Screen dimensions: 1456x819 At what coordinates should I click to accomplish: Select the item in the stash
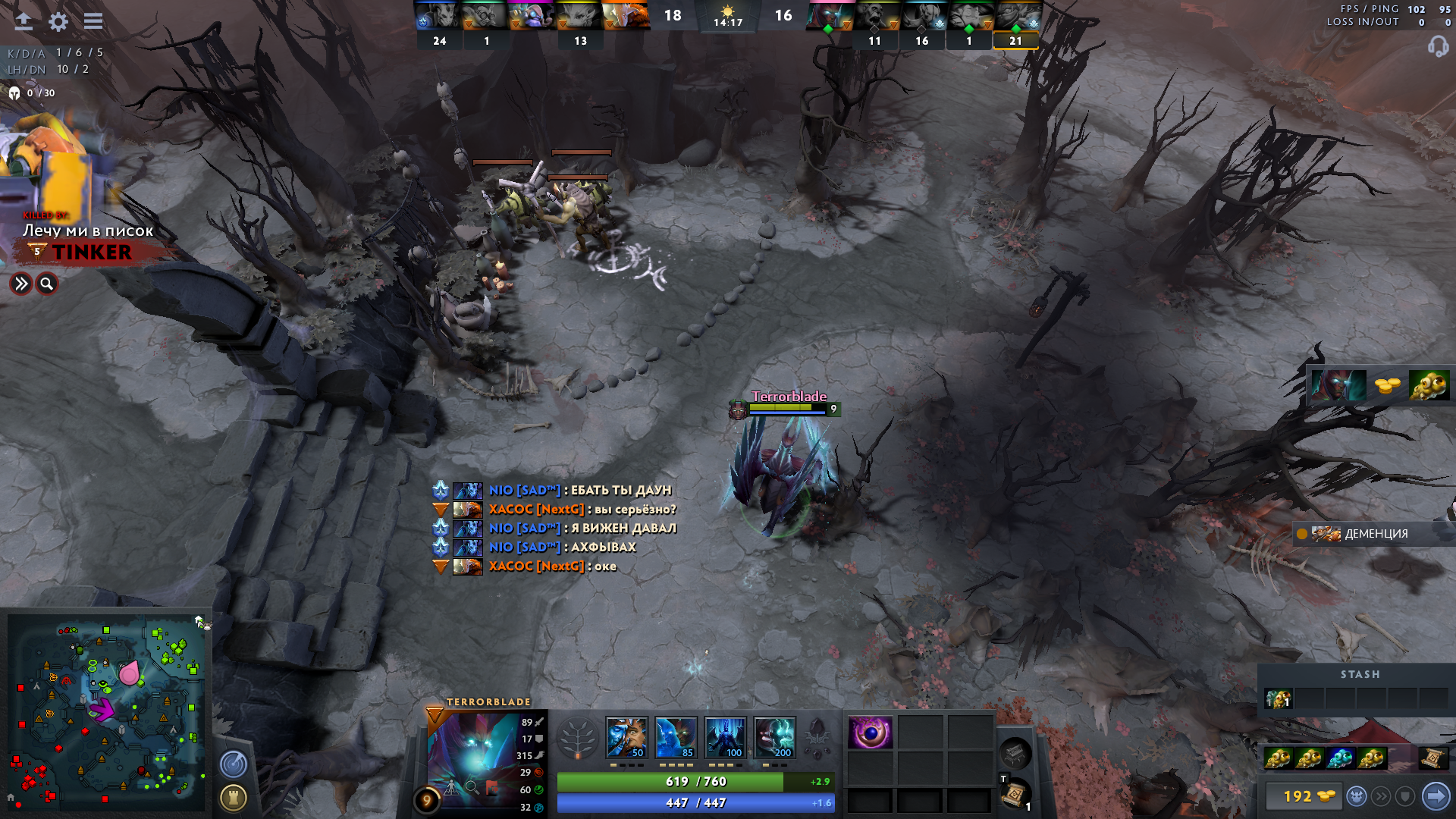(1278, 698)
